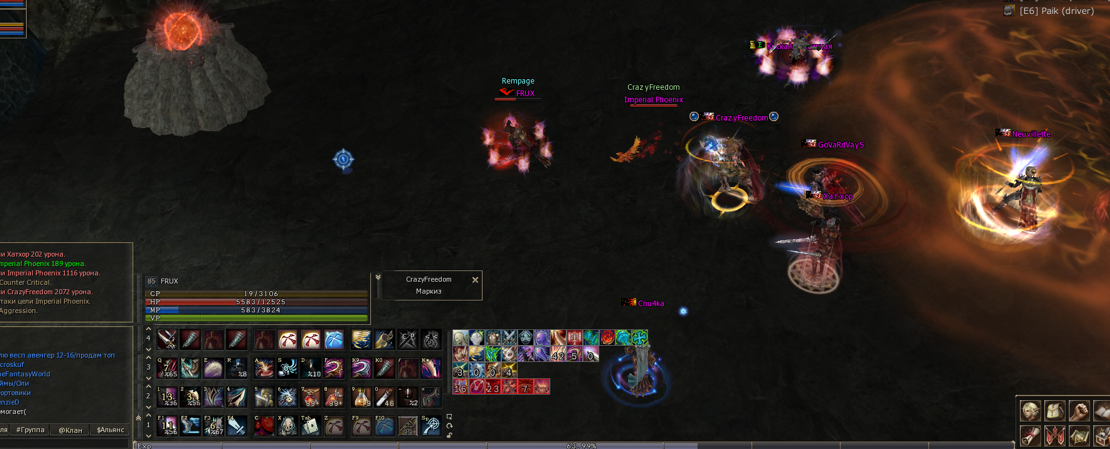Open the actions fist icon
Screen dimensions: 1110x449
[1078, 411]
